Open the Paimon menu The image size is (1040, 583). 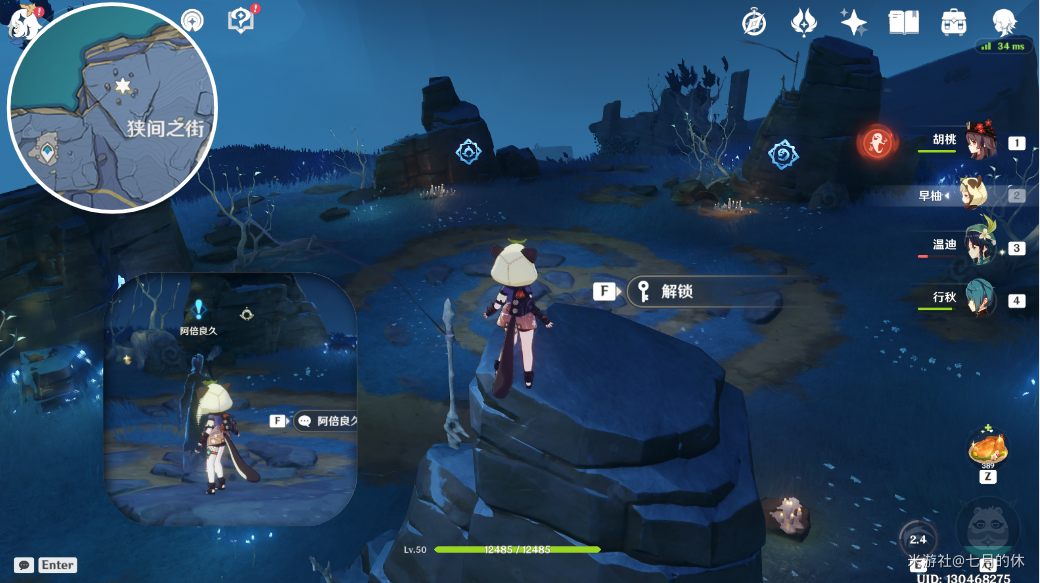pos(22,20)
